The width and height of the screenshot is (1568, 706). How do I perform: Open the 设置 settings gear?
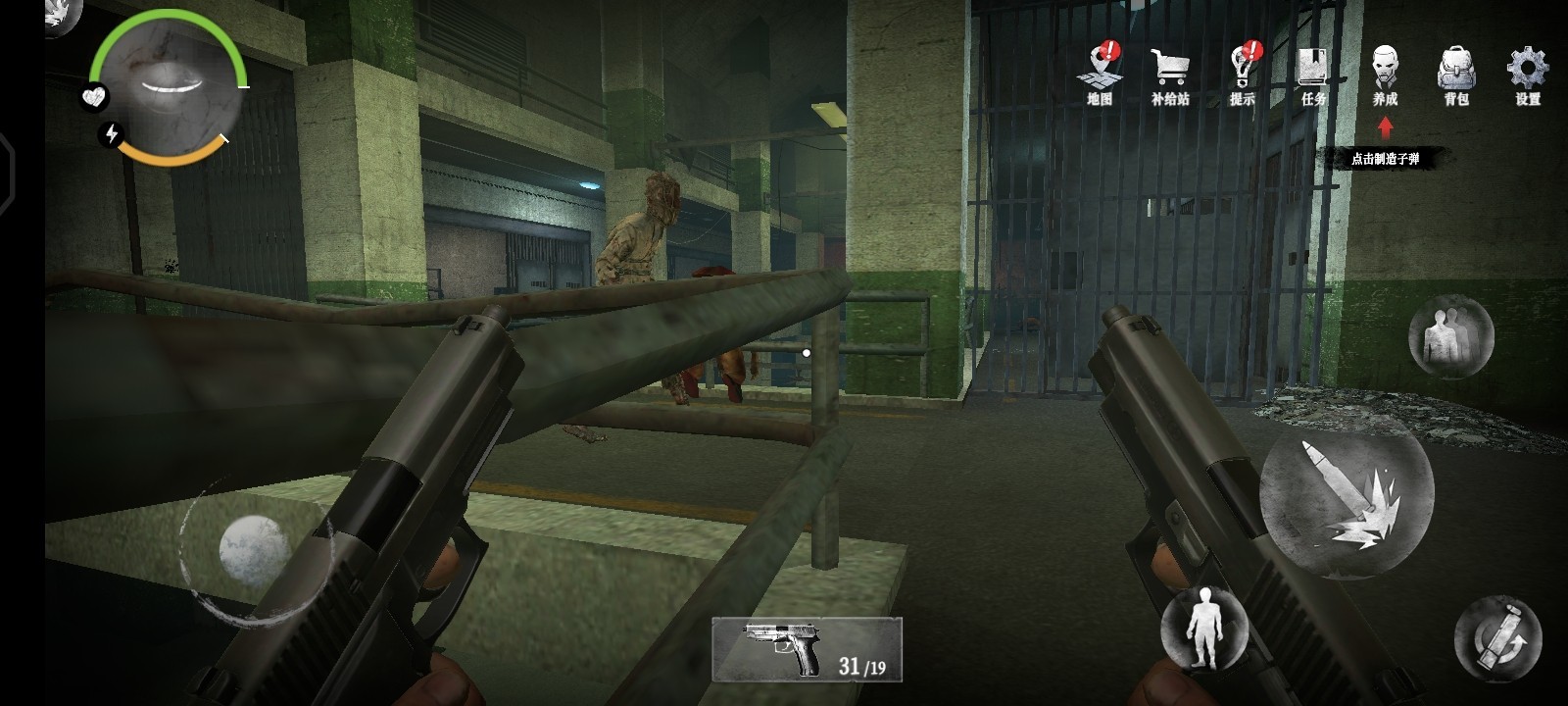1527,72
